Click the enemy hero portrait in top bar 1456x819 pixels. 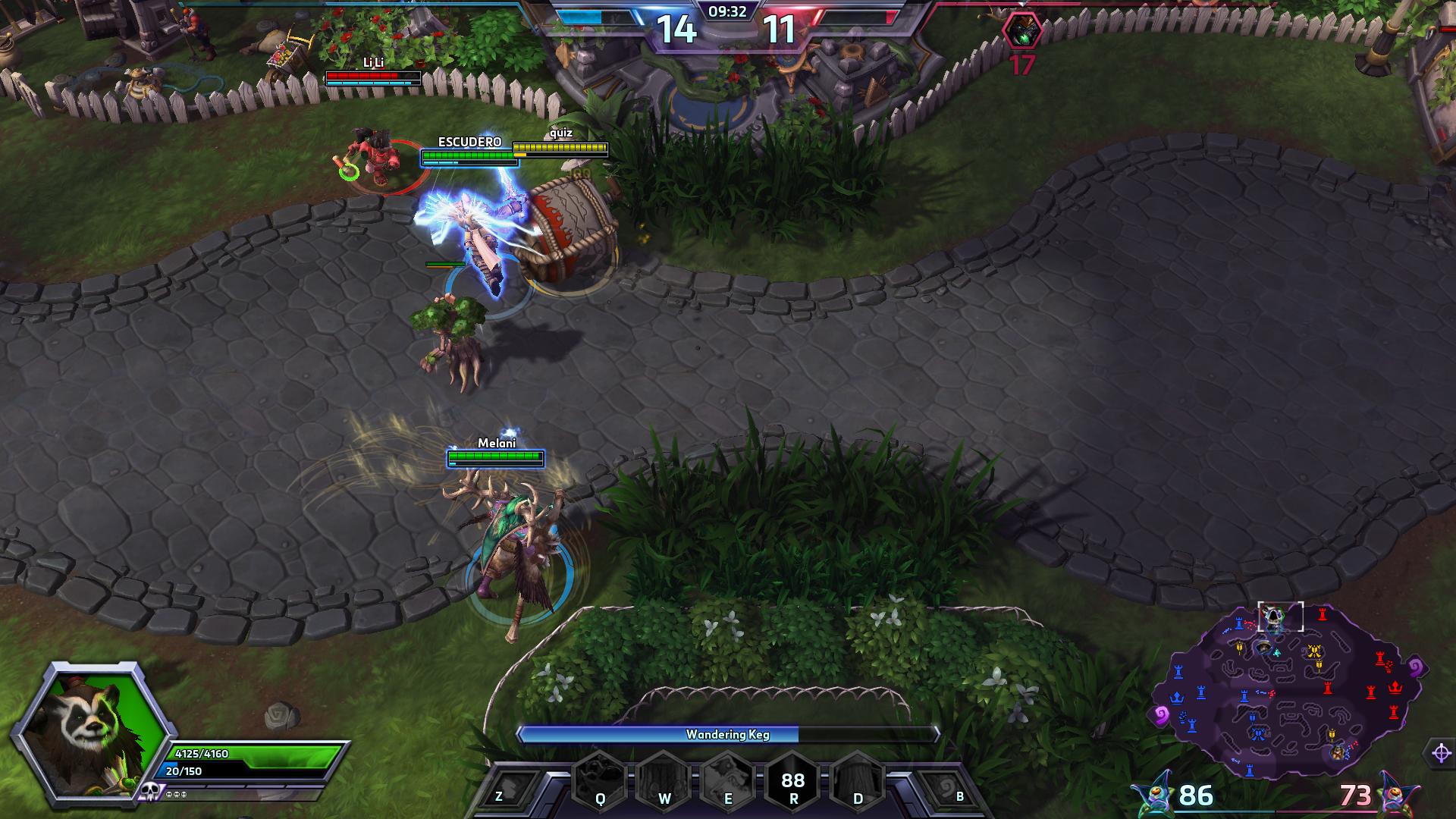[x=1021, y=32]
